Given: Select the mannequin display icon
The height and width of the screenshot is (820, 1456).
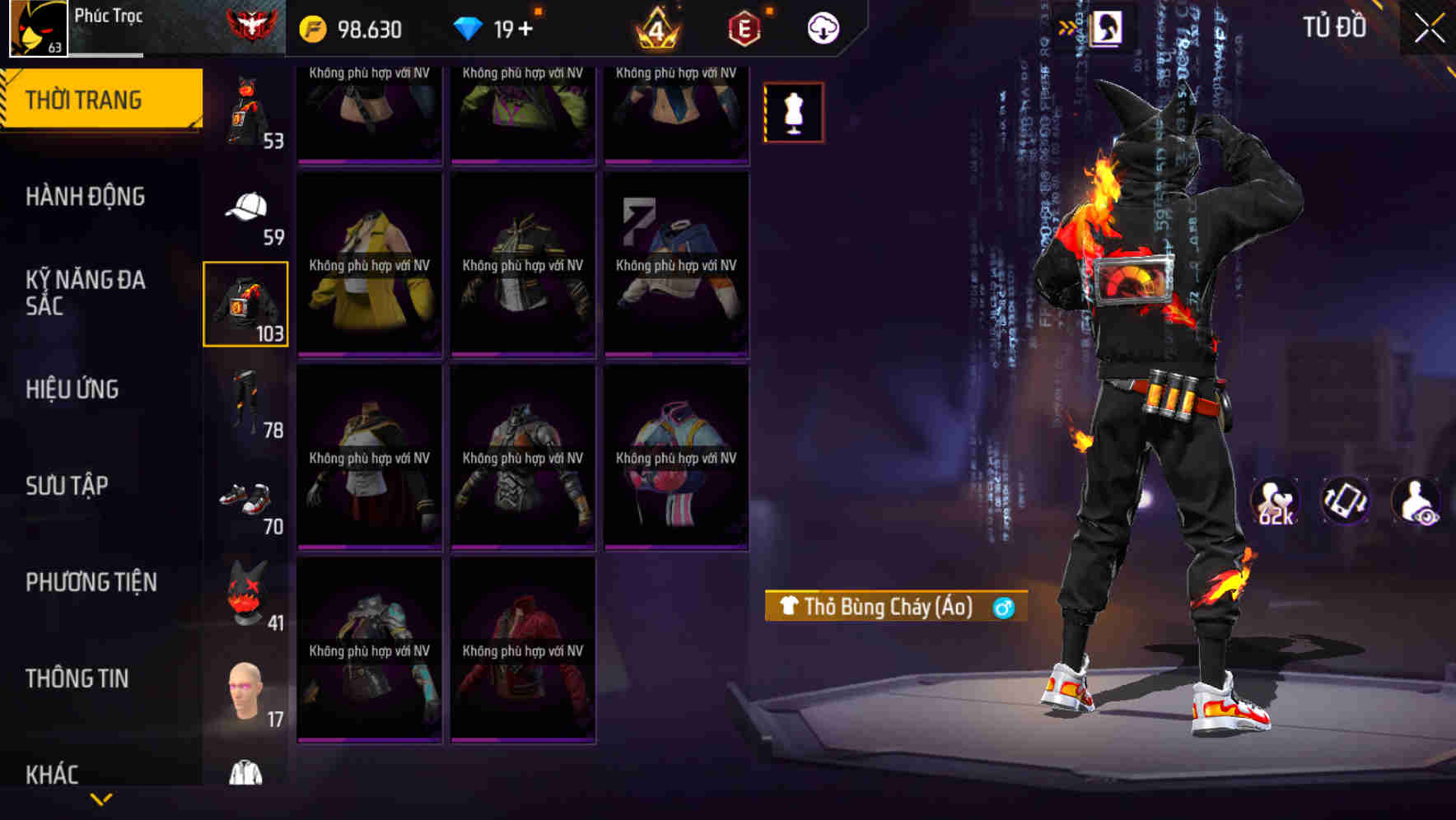Looking at the screenshot, I should [793, 113].
